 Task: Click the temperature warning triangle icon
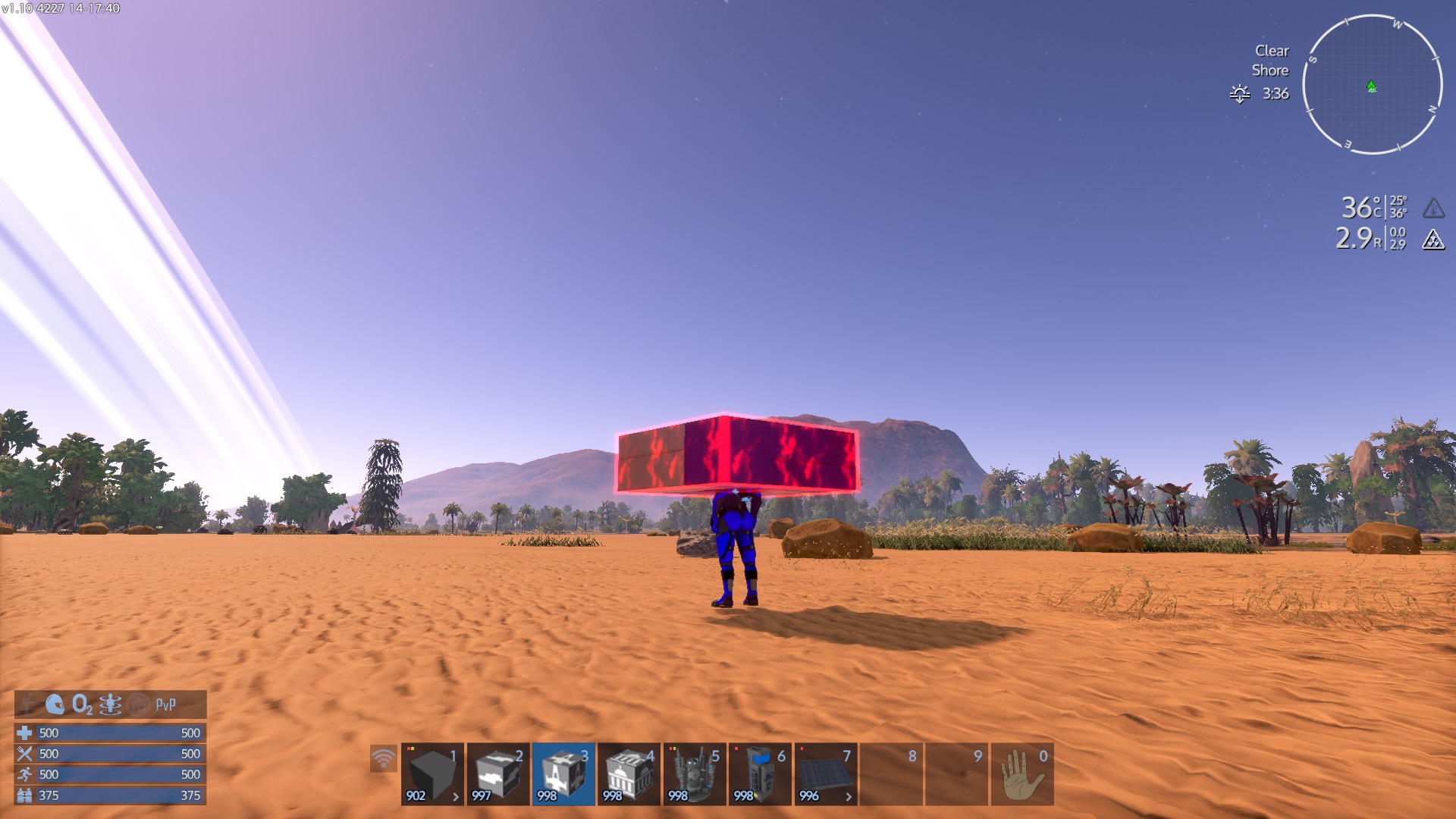(1432, 208)
